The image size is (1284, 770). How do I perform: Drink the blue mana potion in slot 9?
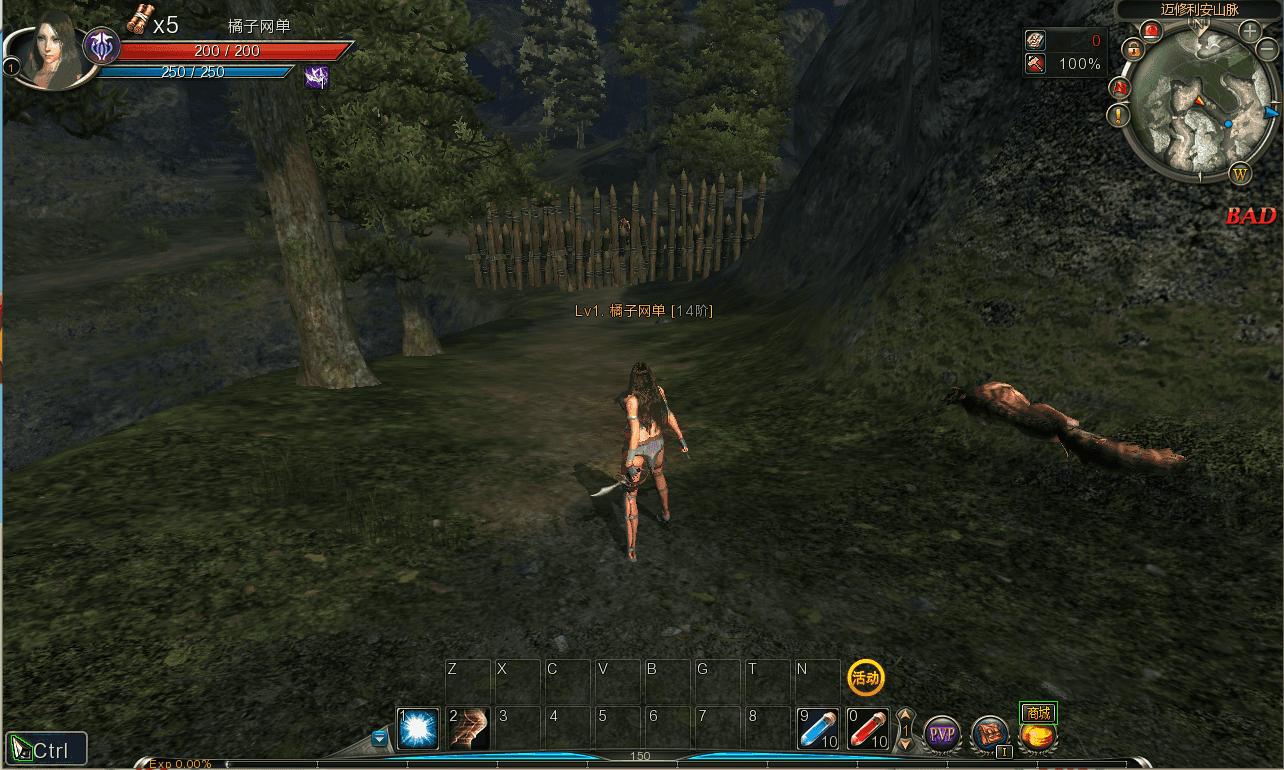tap(819, 729)
